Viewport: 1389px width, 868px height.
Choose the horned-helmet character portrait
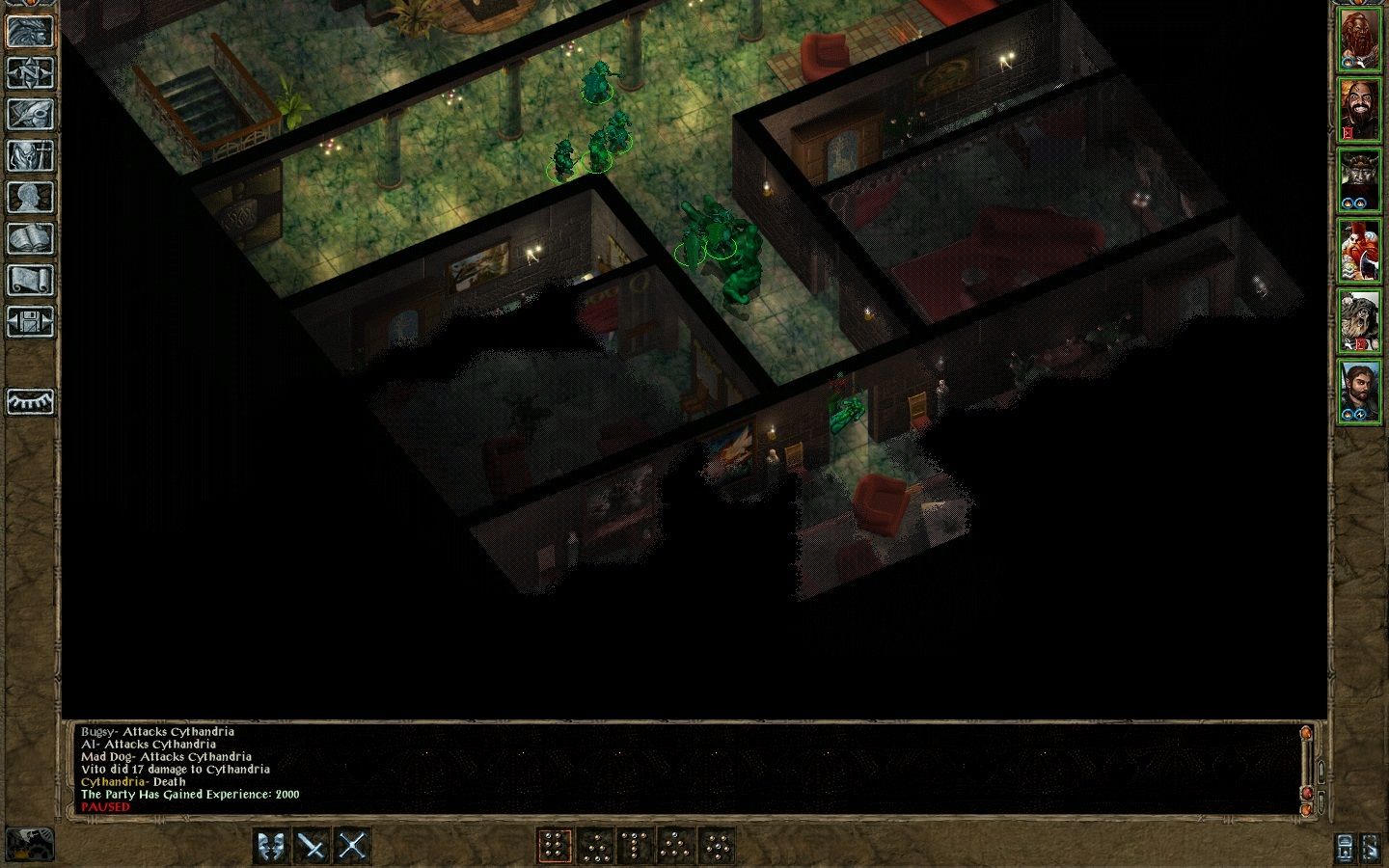click(1358, 180)
